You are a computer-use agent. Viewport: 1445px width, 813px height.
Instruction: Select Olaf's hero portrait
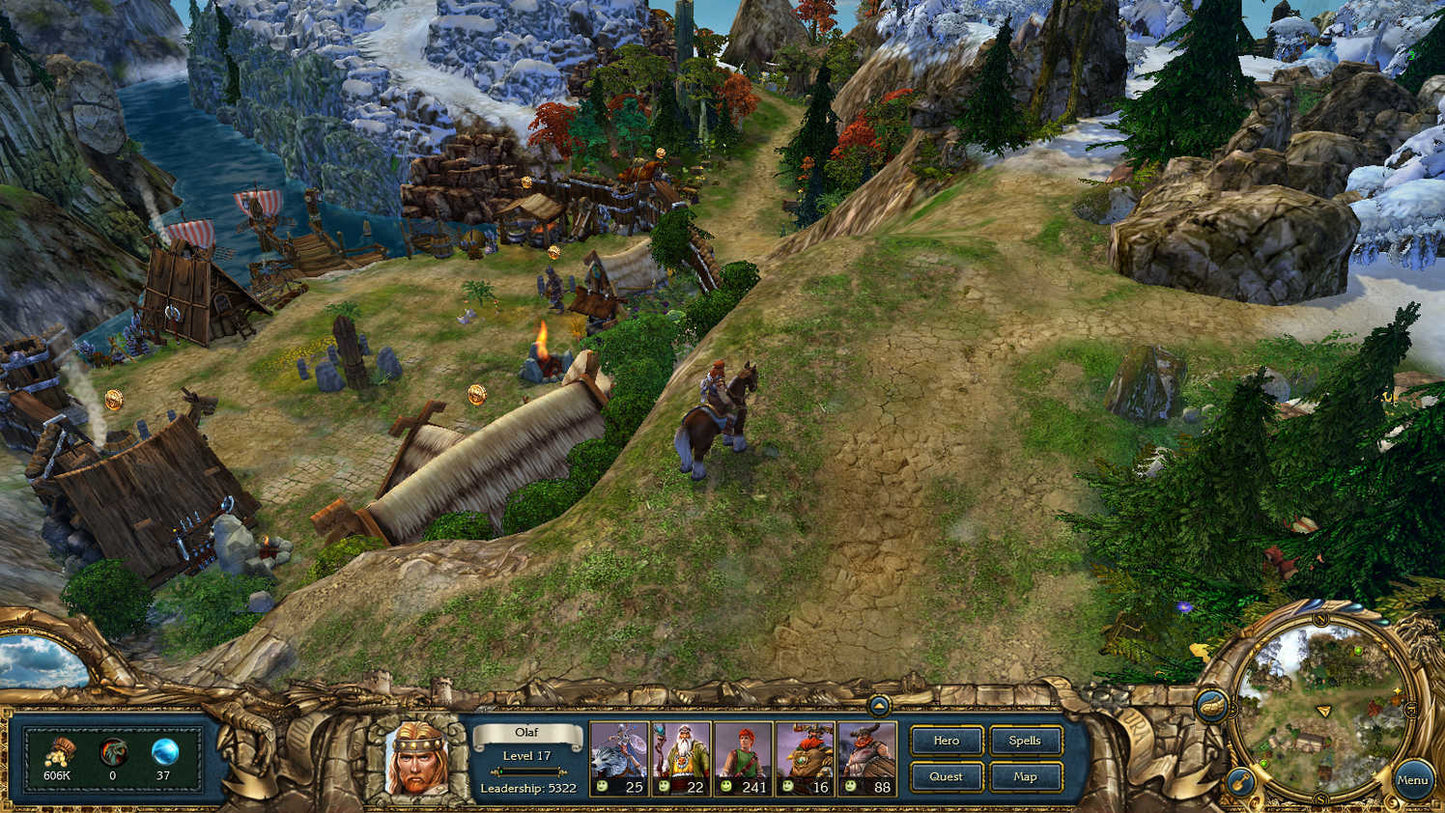pyautogui.click(x=416, y=762)
